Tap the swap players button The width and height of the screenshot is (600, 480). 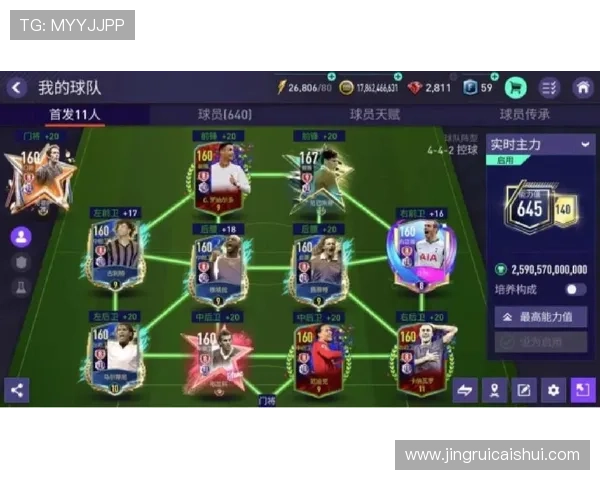pos(465,390)
